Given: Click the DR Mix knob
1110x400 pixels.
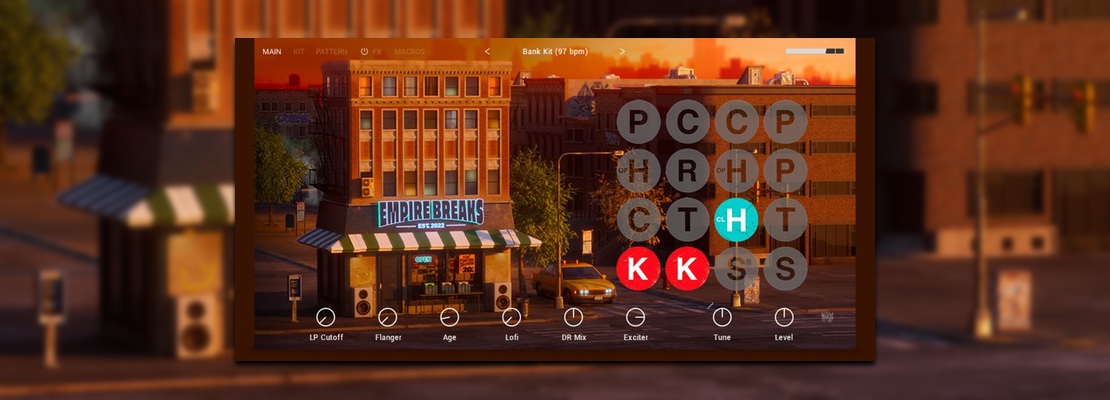Looking at the screenshot, I should [573, 317].
